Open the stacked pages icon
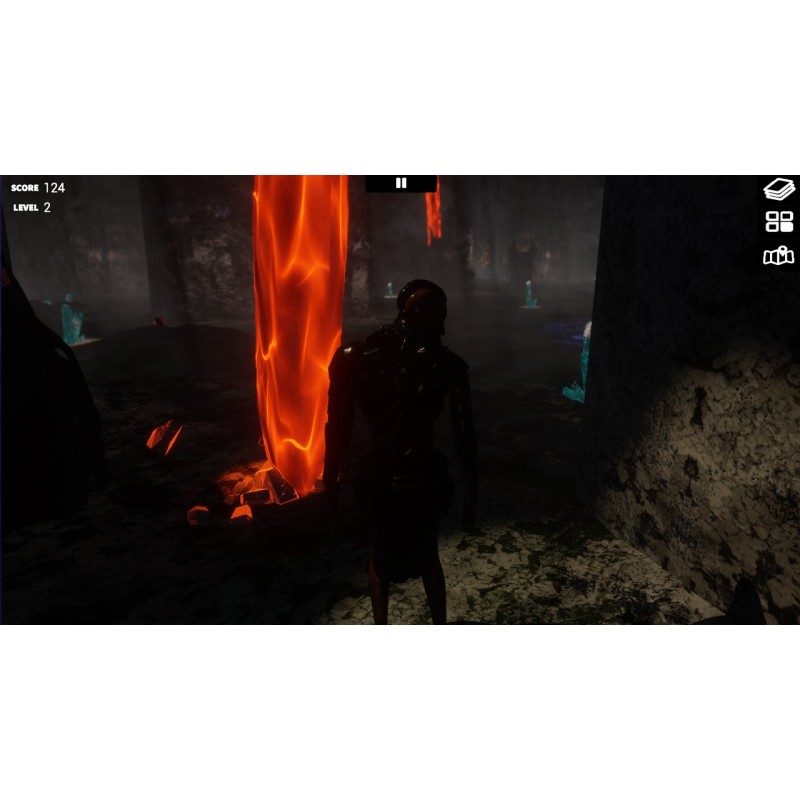This screenshot has width=800, height=800. (778, 189)
